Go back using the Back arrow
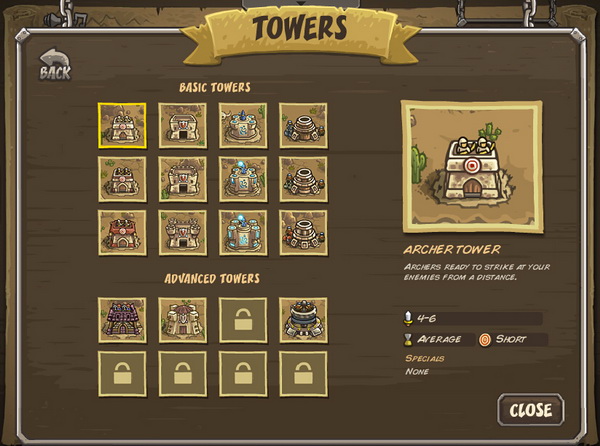Viewport: 600px width, 446px height. click(x=55, y=65)
